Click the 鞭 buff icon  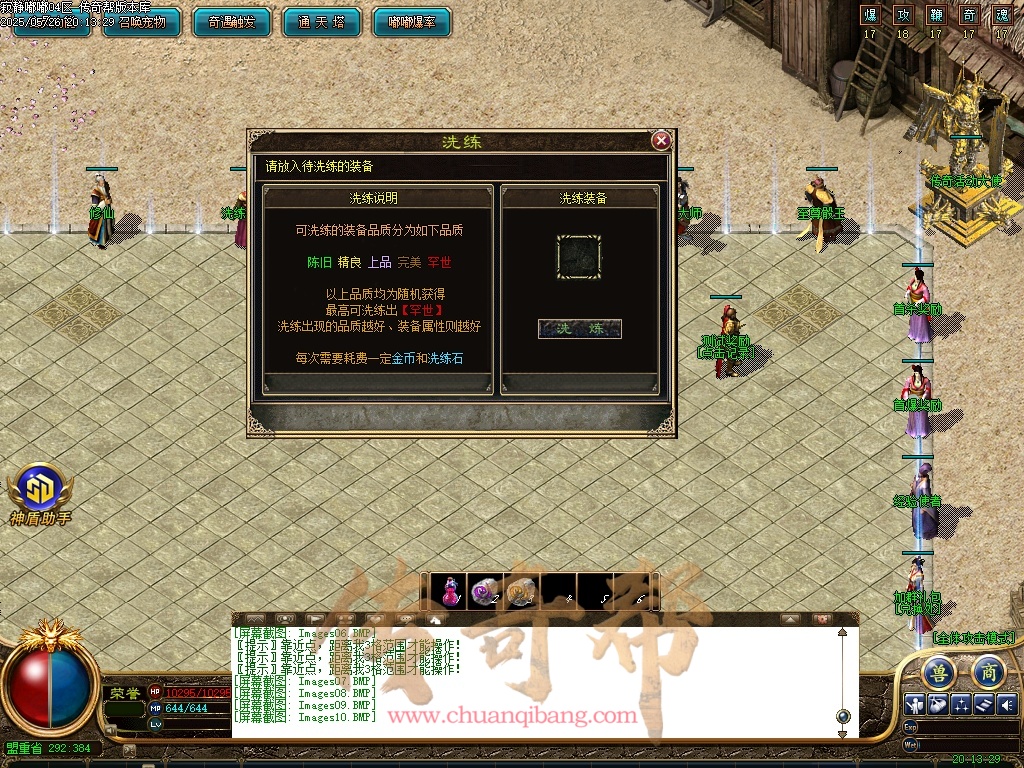coord(936,15)
